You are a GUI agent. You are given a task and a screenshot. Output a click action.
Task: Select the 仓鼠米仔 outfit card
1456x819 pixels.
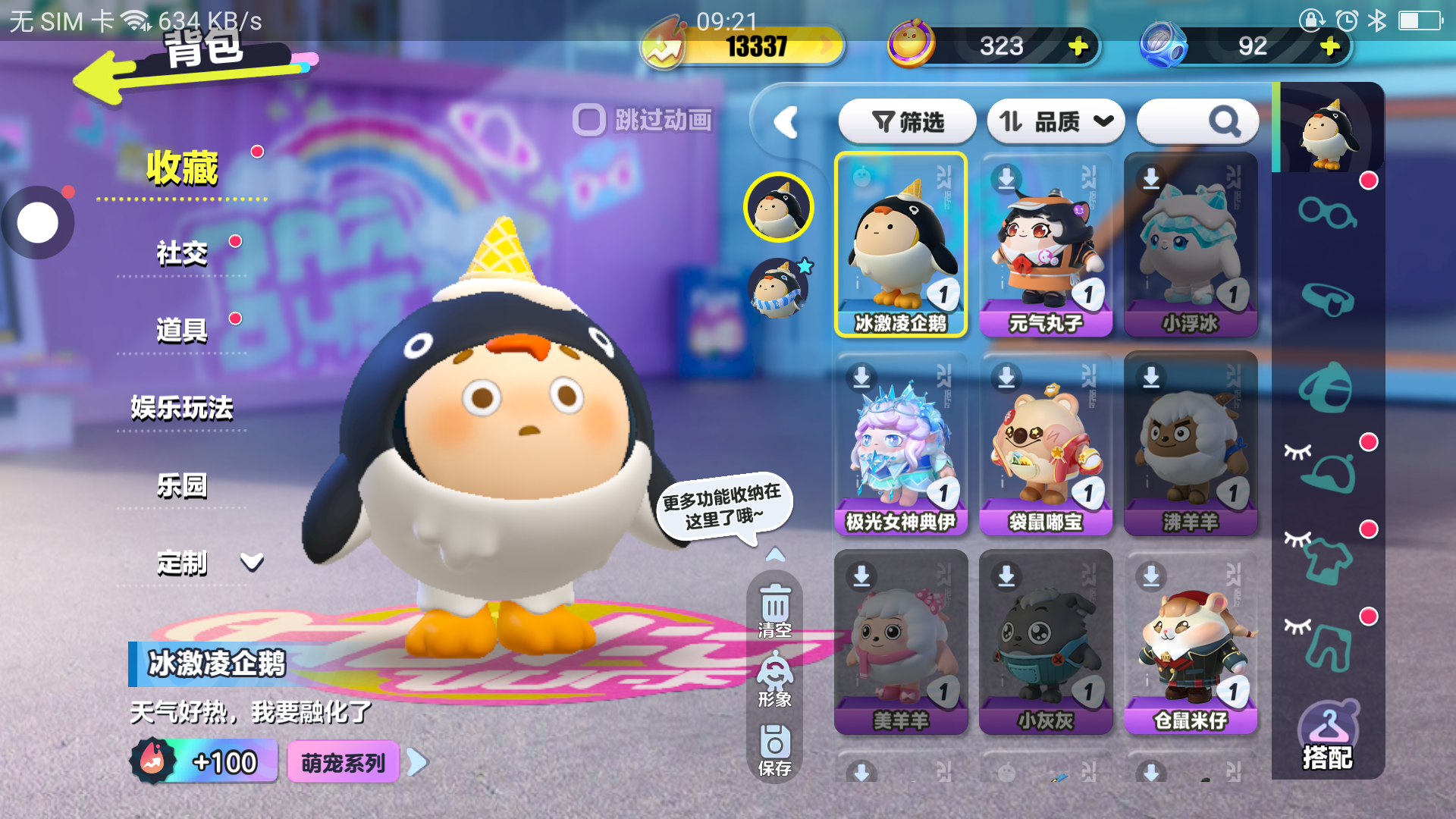(1191, 642)
